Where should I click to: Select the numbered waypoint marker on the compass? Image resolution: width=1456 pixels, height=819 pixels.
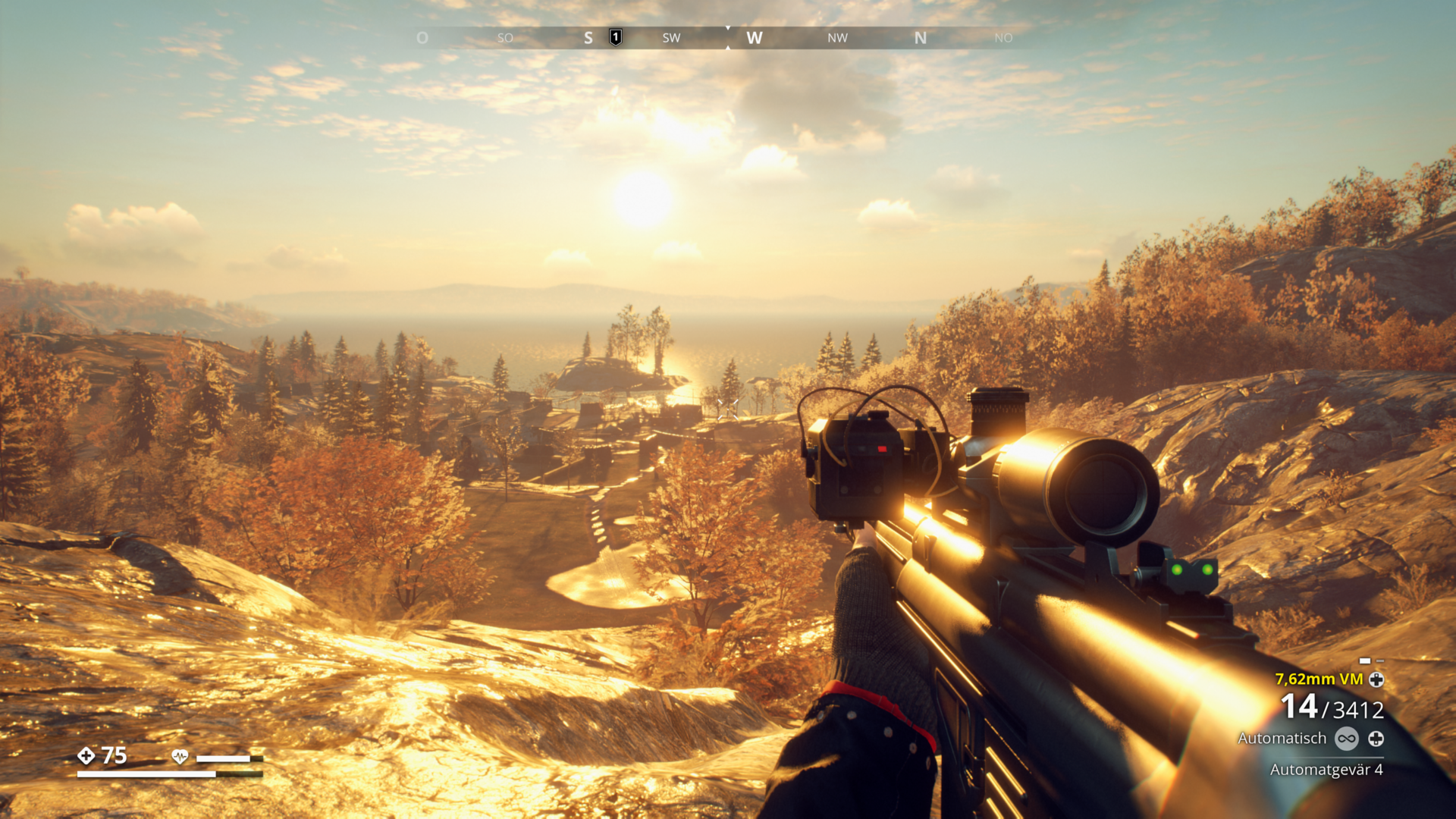click(616, 37)
